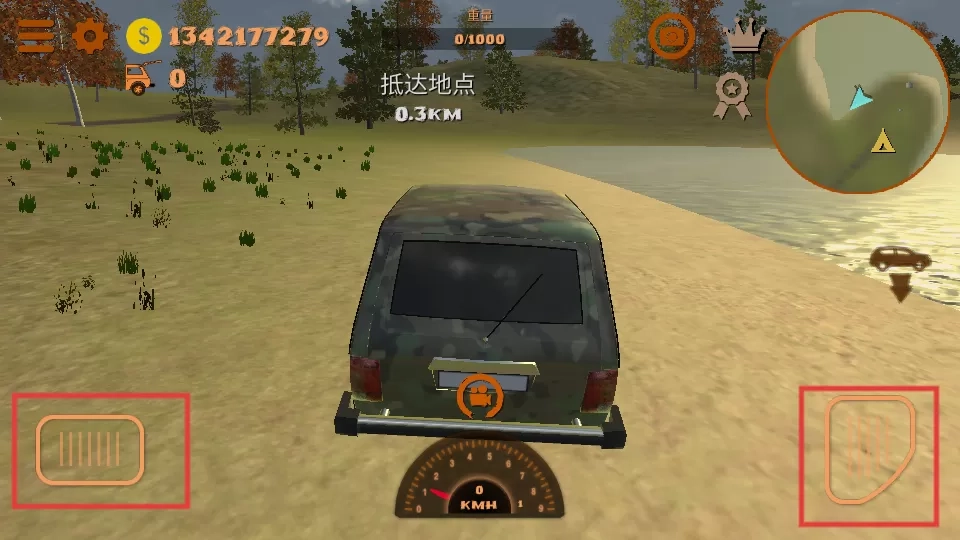Tap the gold dollar coin icon

144,37
